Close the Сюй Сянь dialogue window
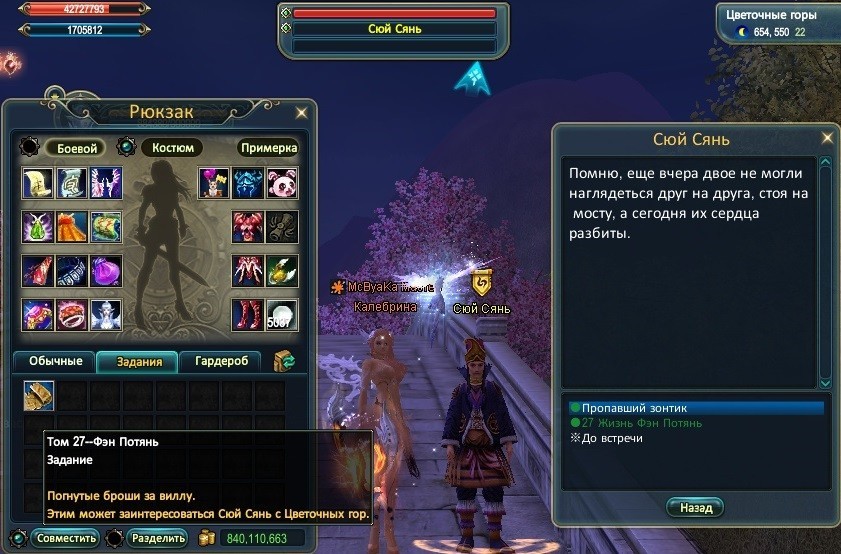 (x=826, y=137)
